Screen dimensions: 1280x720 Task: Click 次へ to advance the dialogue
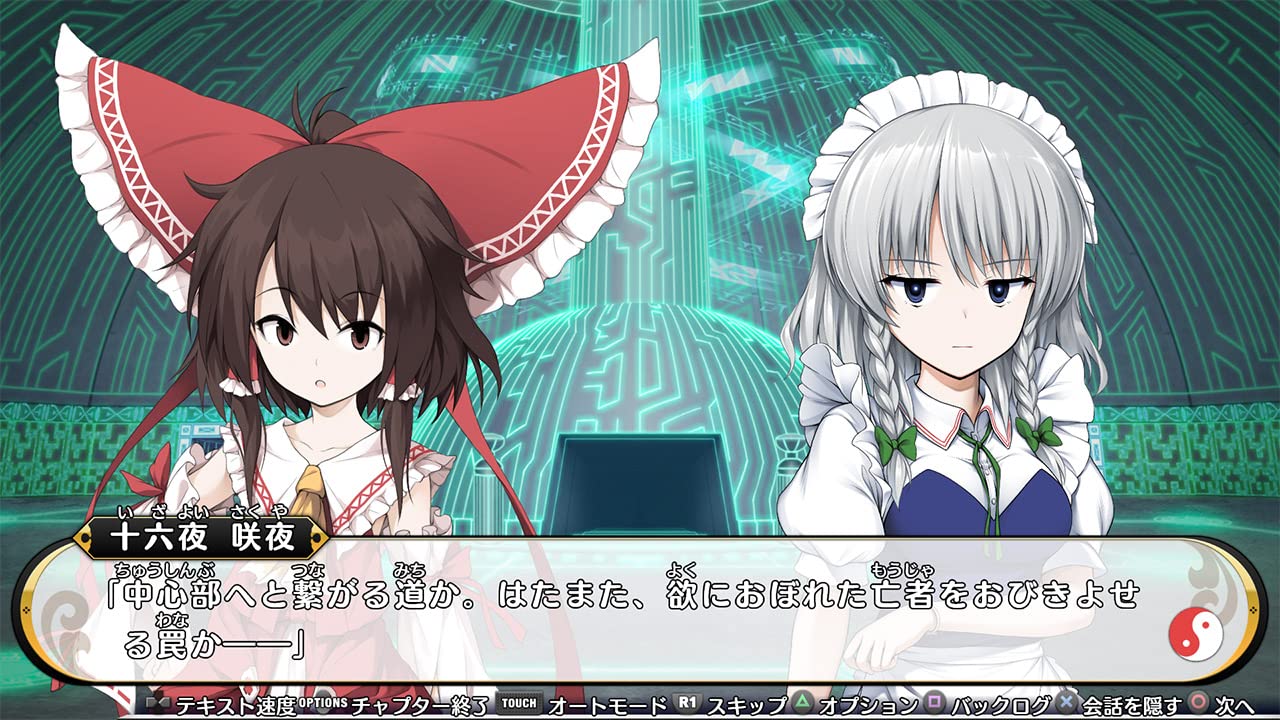coord(1233,704)
